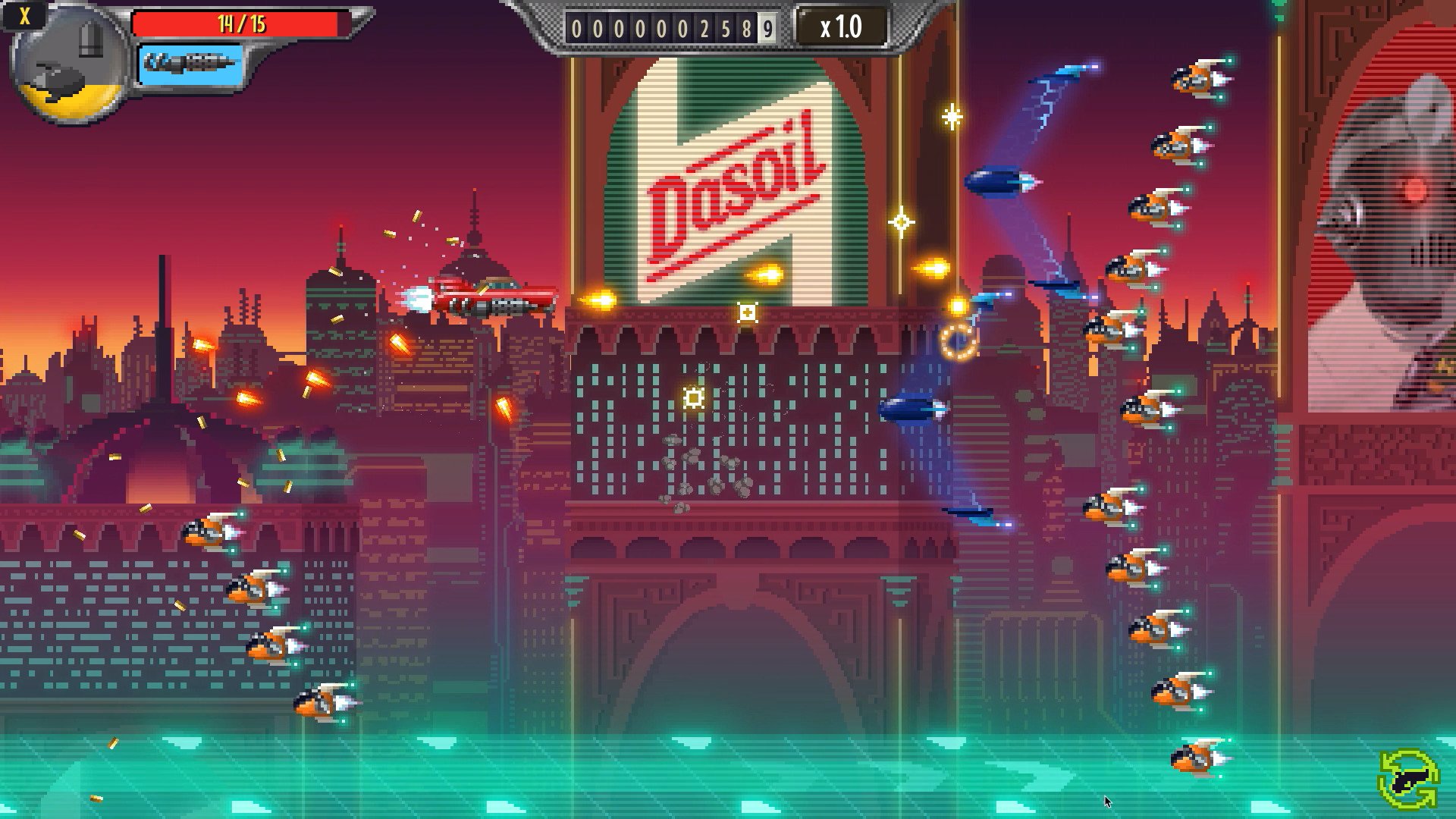Click the four-point star pickup near the billboard
The image size is (1456, 819).
(901, 221)
